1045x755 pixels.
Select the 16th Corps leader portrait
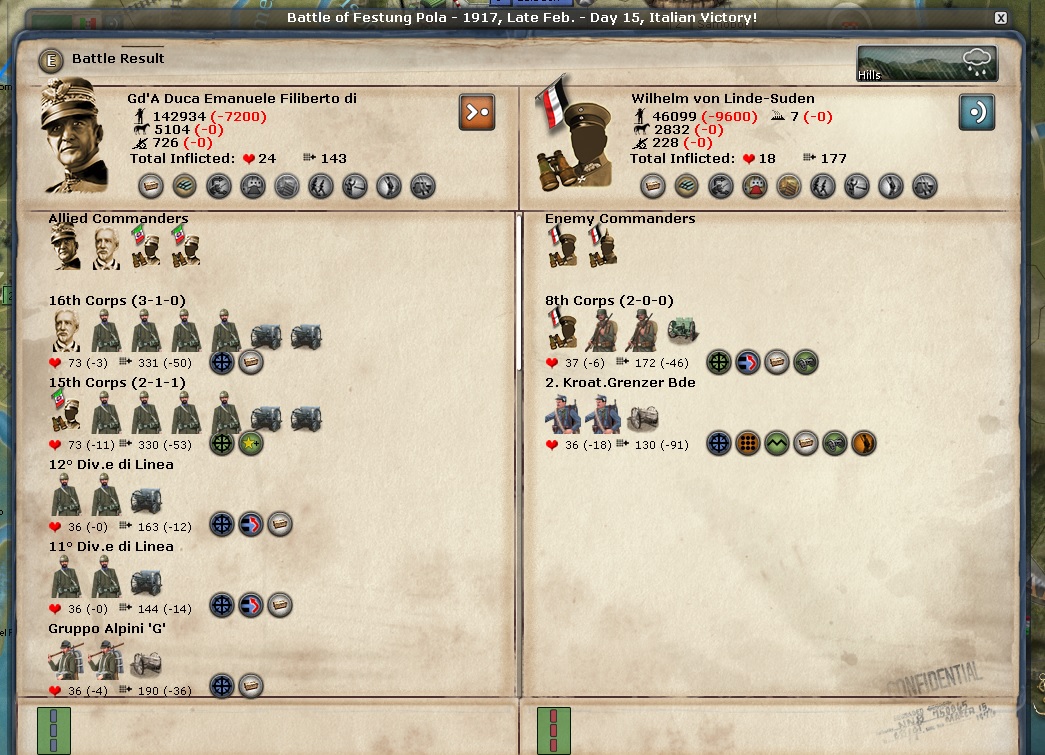coord(66,330)
